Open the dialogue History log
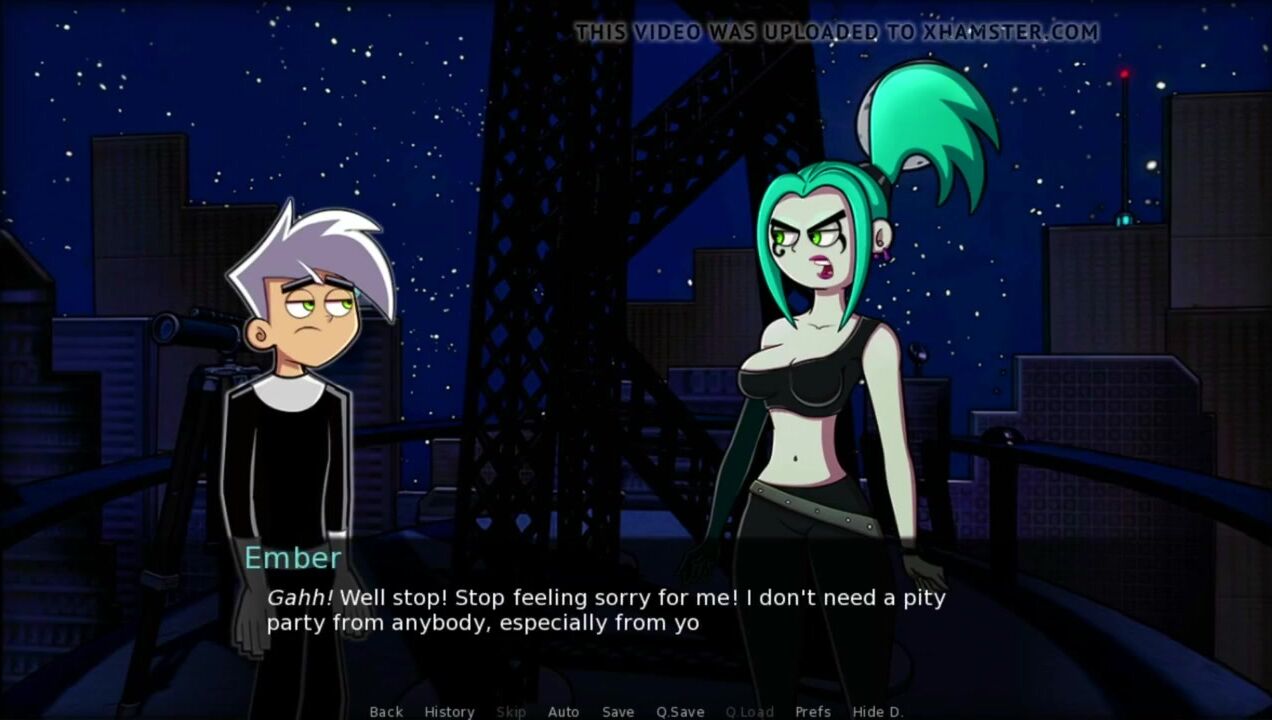The height and width of the screenshot is (720, 1272). click(x=449, y=712)
